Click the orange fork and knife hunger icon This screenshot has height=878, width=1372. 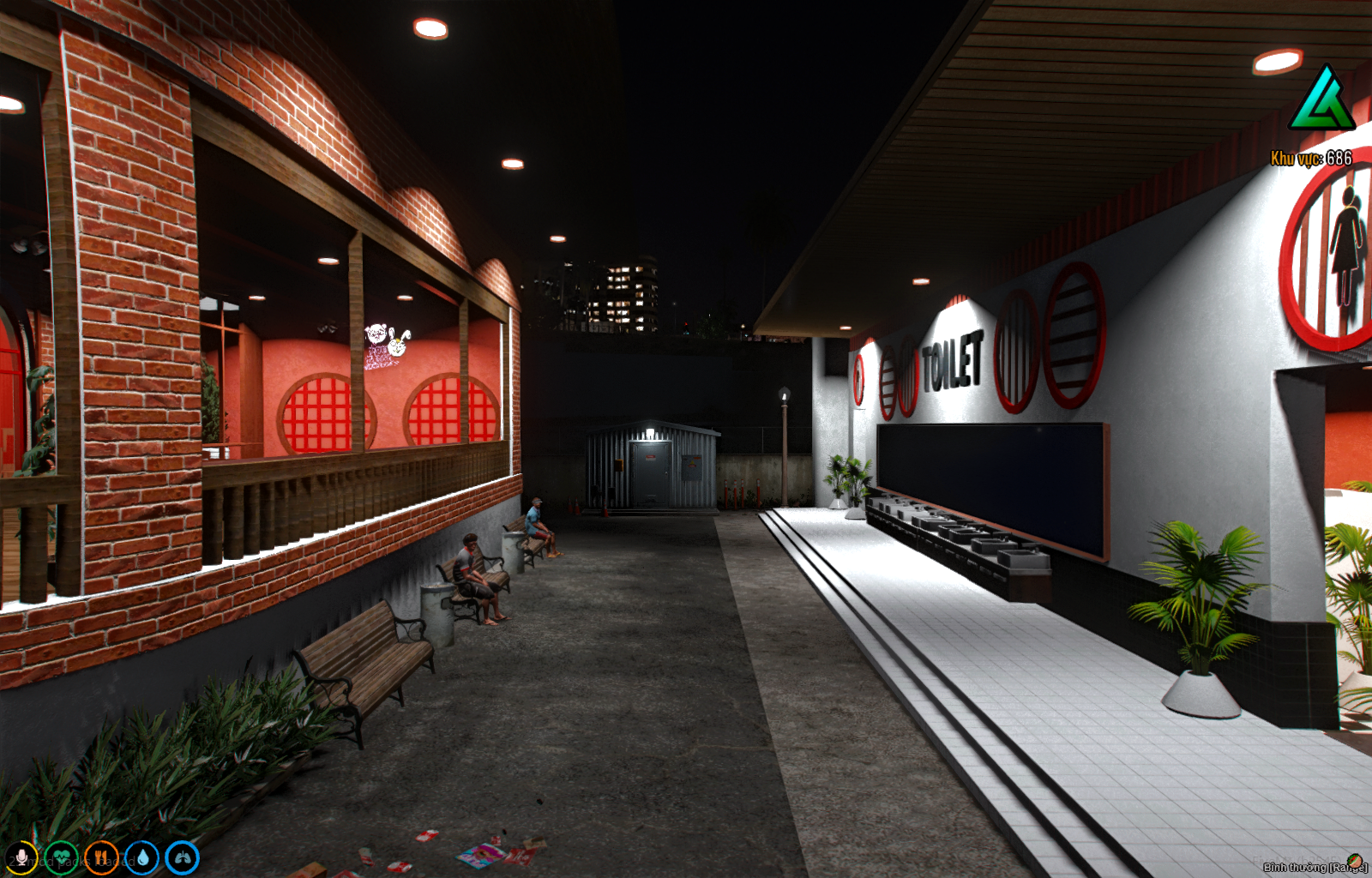(101, 857)
